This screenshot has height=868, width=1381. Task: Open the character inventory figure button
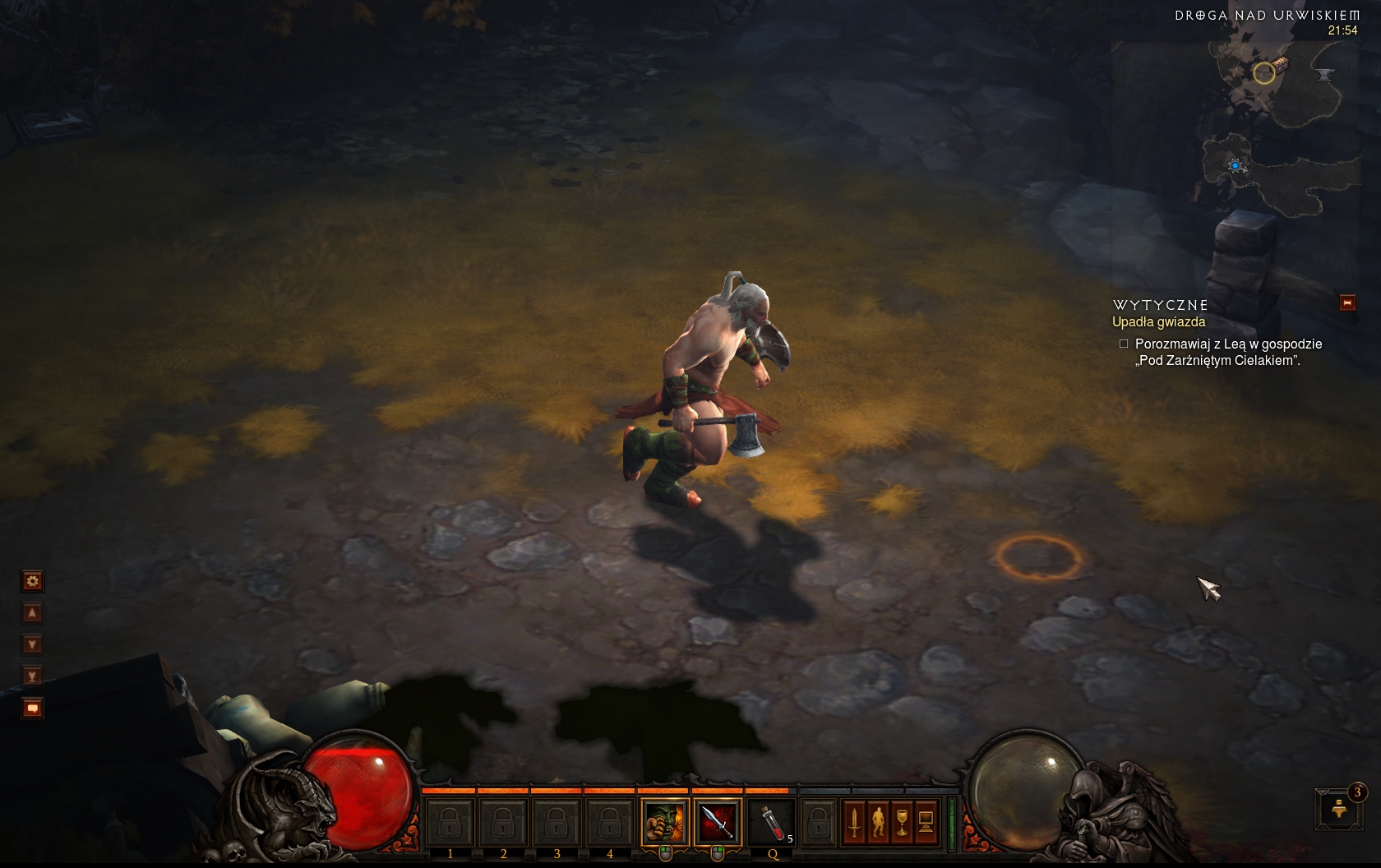[878, 821]
